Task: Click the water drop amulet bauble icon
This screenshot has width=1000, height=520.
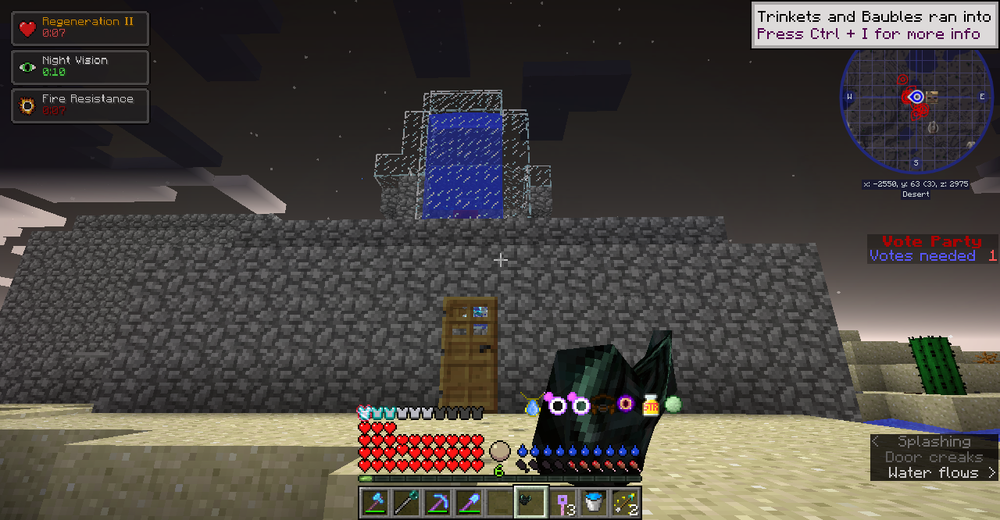Action: point(532,405)
